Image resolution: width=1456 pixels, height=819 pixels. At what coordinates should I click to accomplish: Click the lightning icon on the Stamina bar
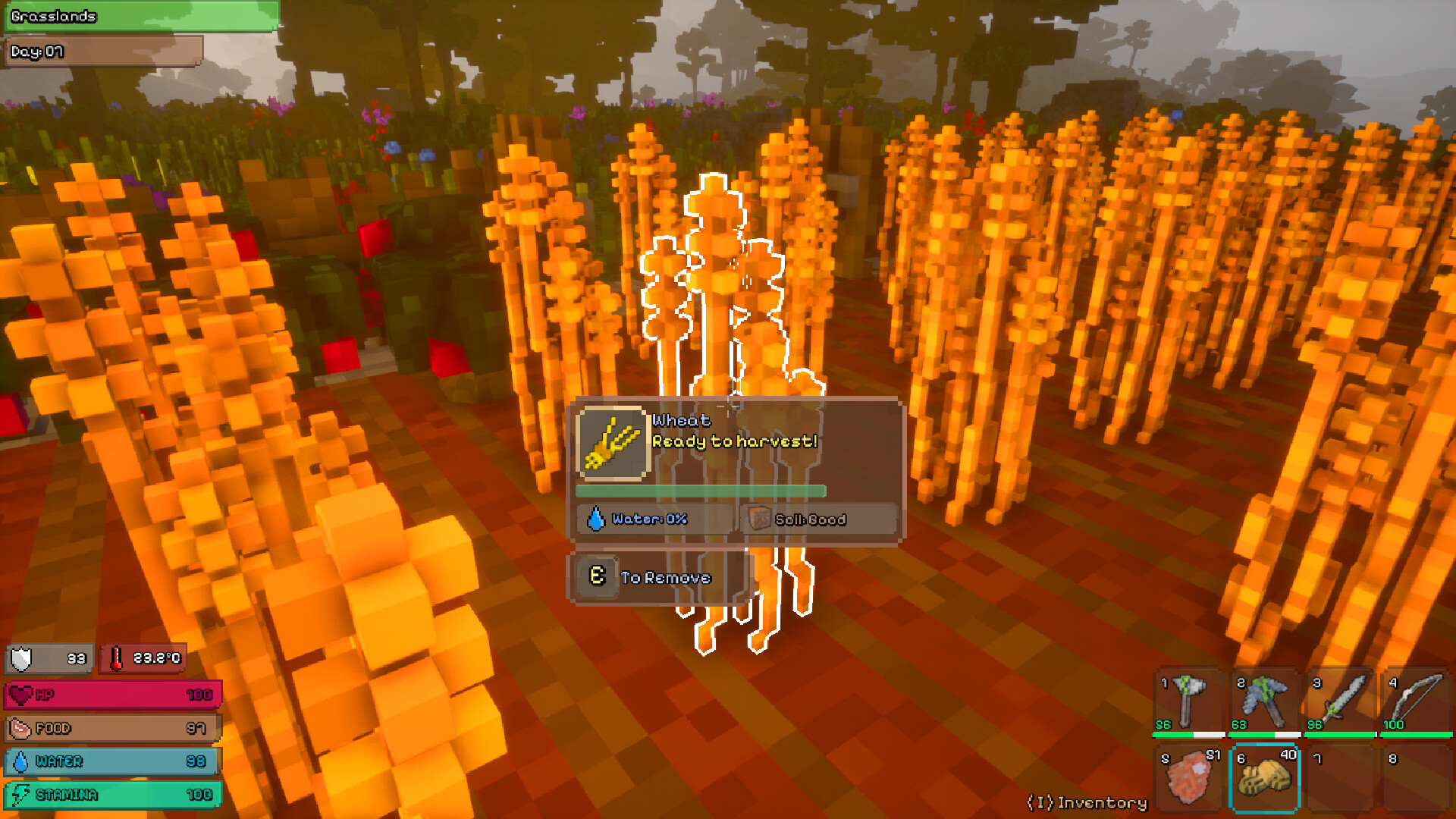click(21, 795)
